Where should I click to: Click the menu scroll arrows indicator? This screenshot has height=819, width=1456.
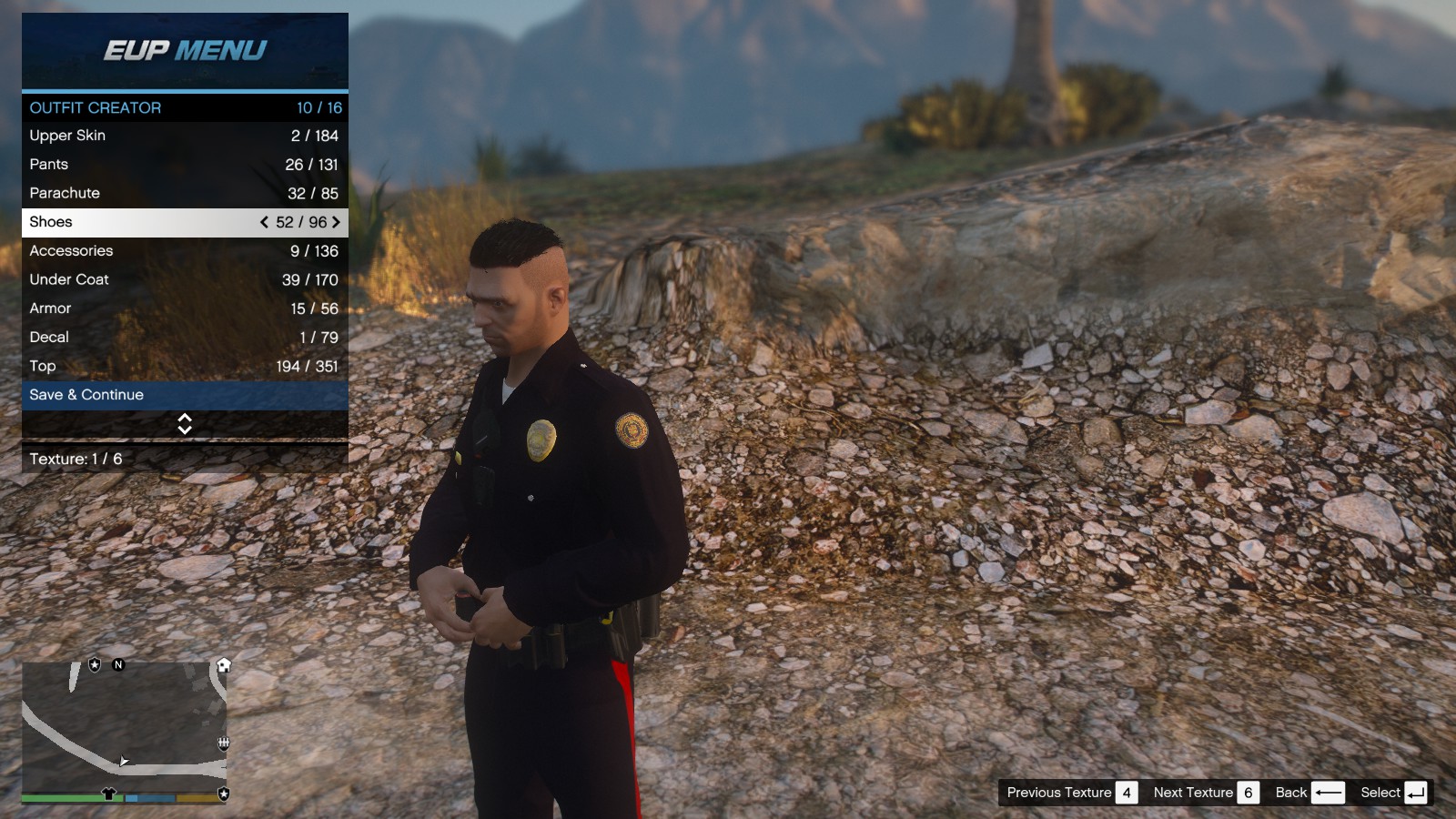[185, 424]
